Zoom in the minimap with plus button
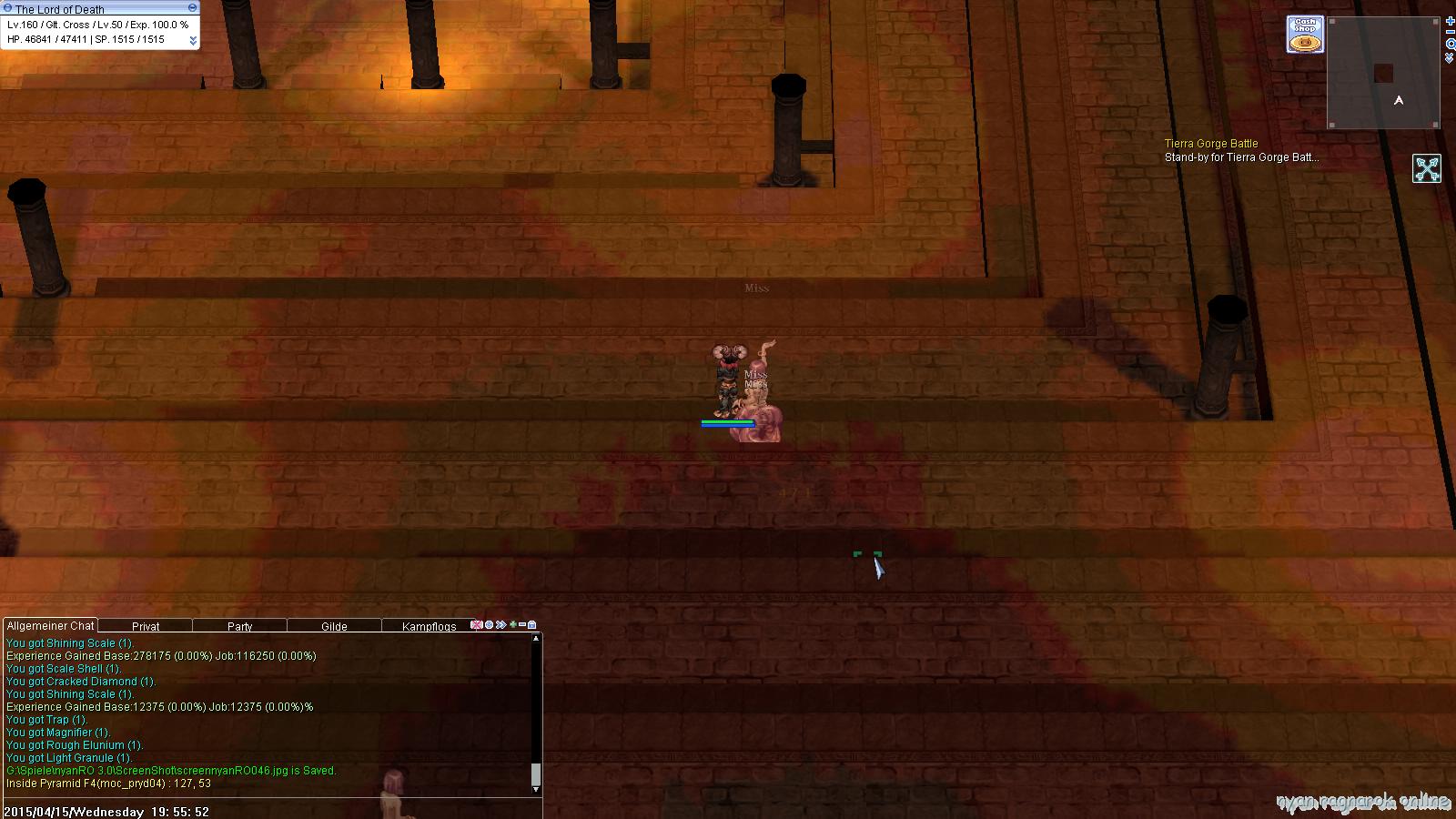1456x819 pixels. pyautogui.click(x=1450, y=21)
